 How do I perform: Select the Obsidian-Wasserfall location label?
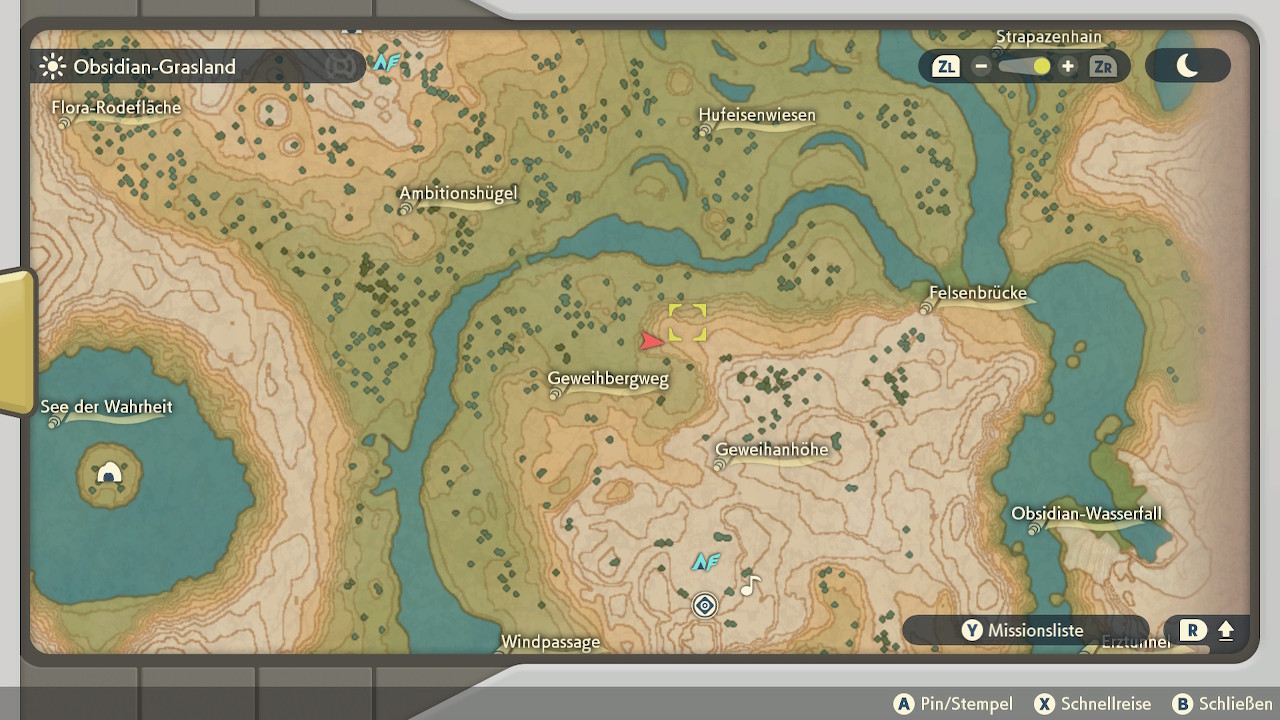tap(1086, 514)
